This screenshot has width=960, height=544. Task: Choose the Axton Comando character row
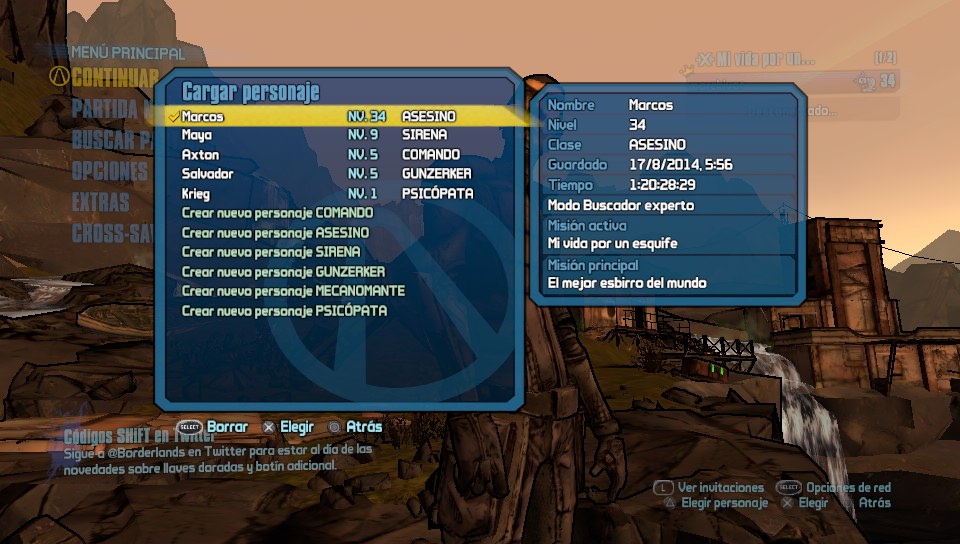click(318, 155)
